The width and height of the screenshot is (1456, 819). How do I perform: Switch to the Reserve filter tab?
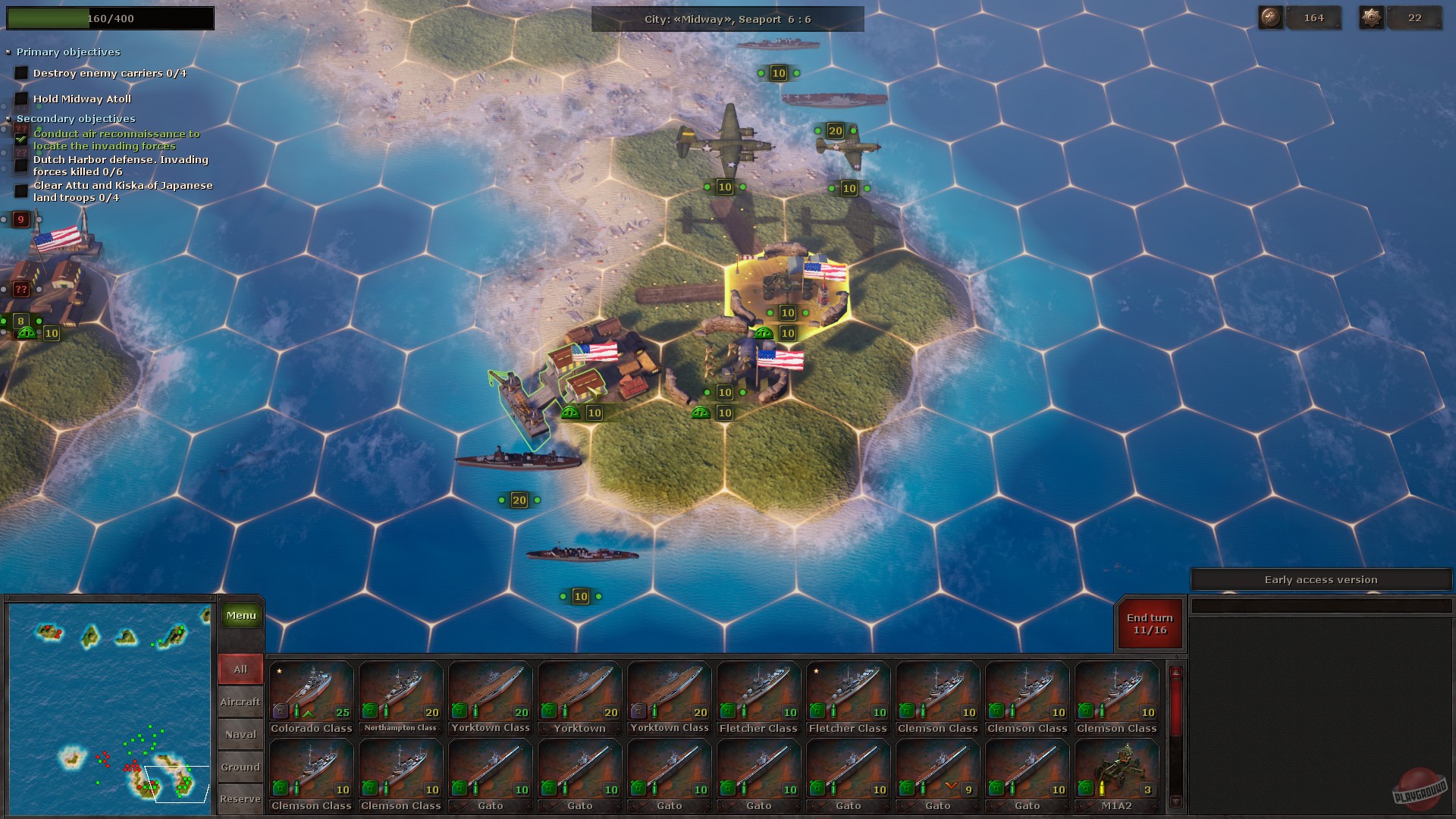240,799
